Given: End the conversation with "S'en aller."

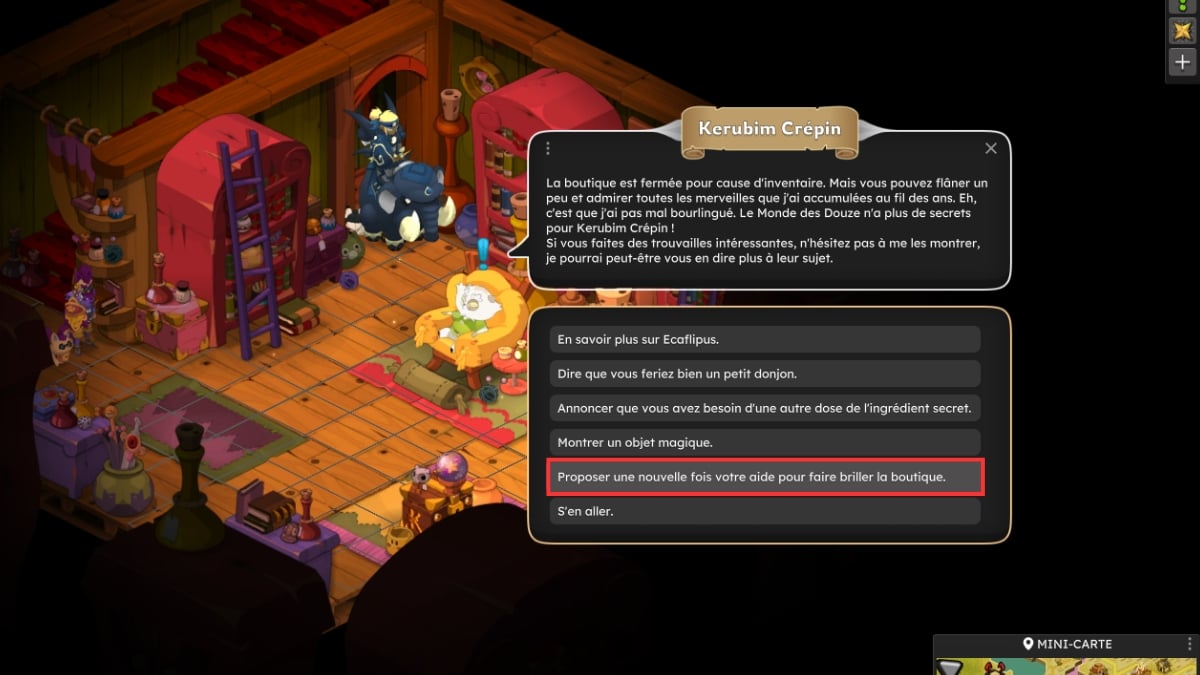Looking at the screenshot, I should pyautogui.click(x=764, y=511).
